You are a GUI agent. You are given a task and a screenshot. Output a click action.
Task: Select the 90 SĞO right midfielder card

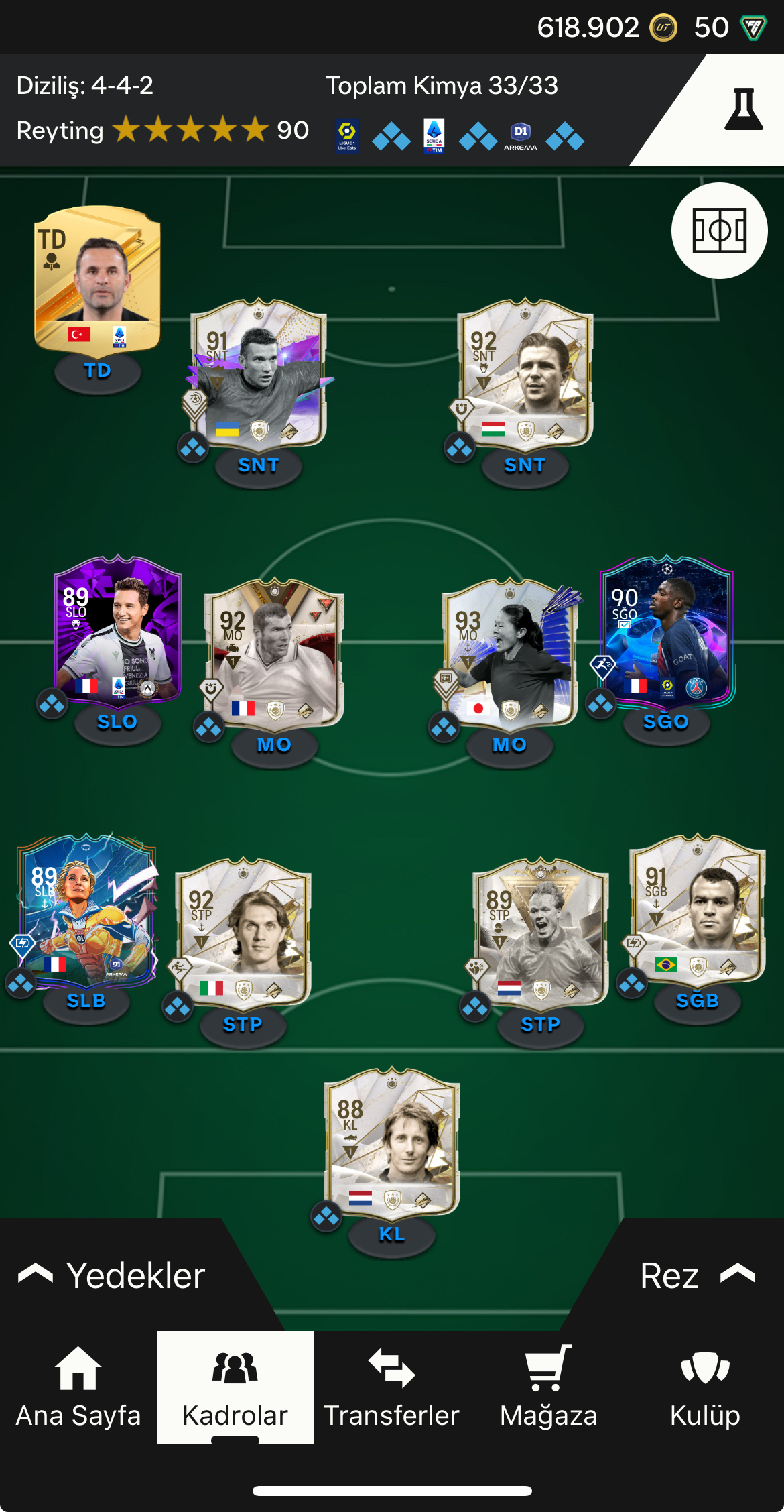coord(667,630)
